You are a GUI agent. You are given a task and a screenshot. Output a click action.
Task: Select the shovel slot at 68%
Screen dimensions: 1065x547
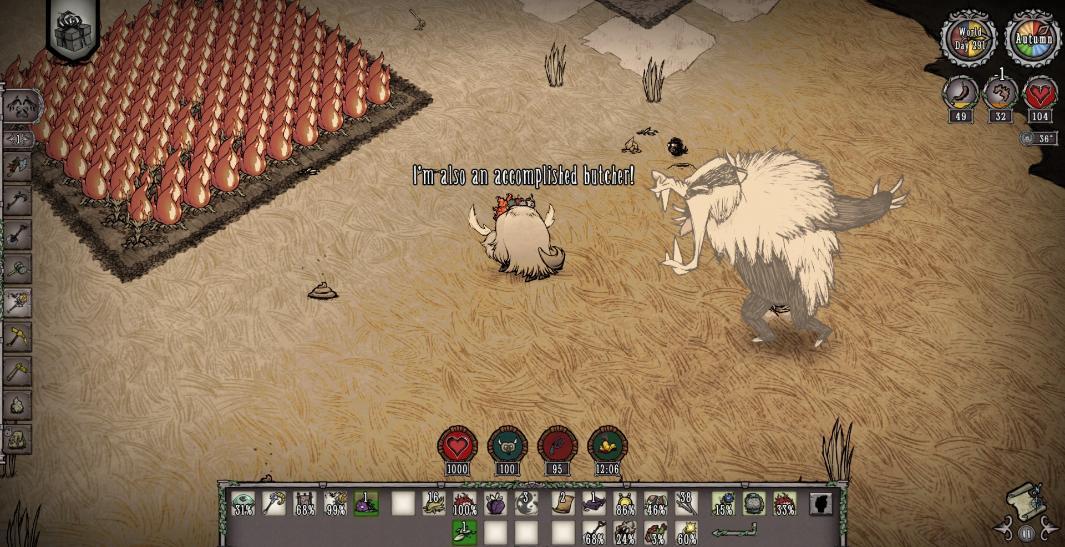click(x=594, y=531)
